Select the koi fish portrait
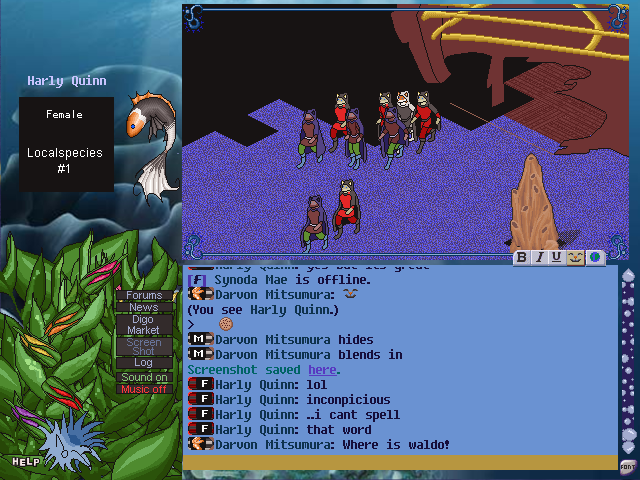The width and height of the screenshot is (640, 480). [x=150, y=140]
